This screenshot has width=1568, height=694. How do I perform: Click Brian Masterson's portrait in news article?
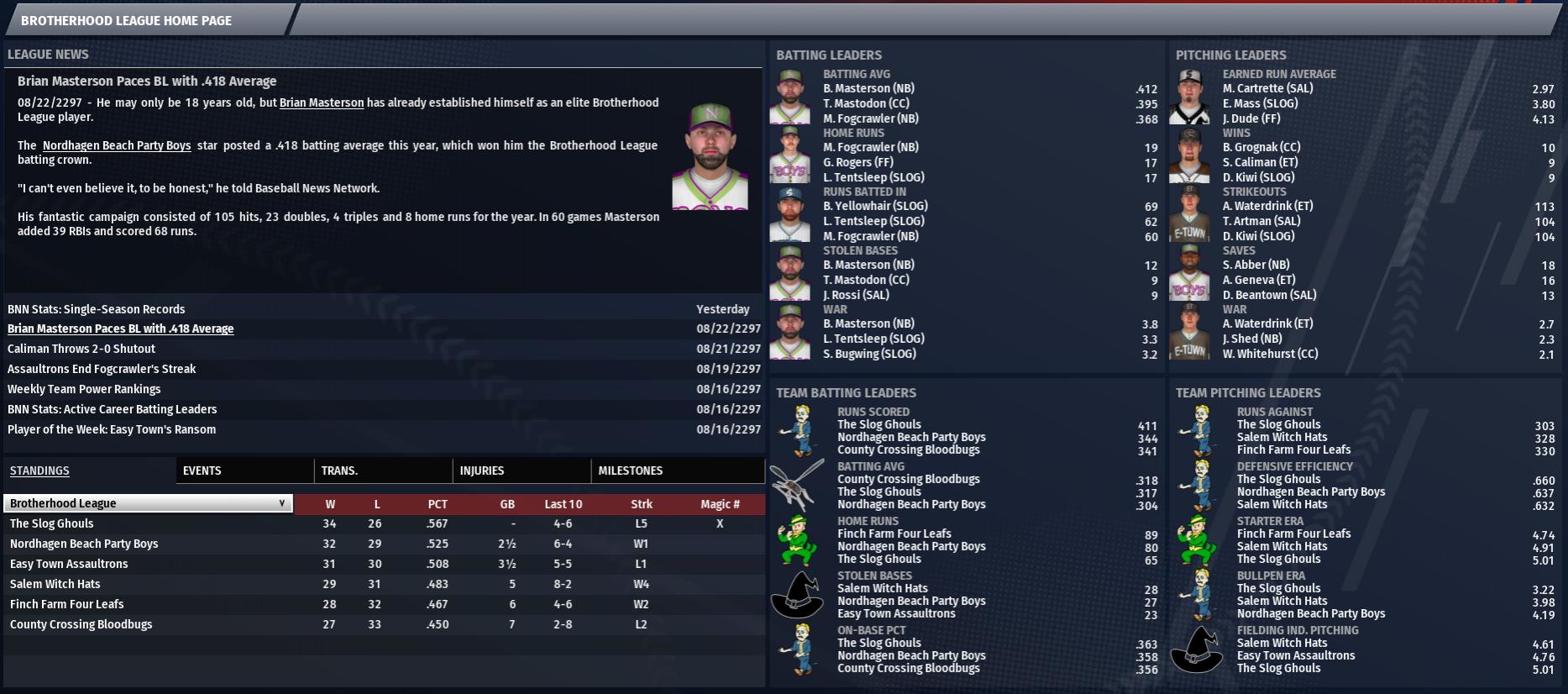pyautogui.click(x=710, y=156)
